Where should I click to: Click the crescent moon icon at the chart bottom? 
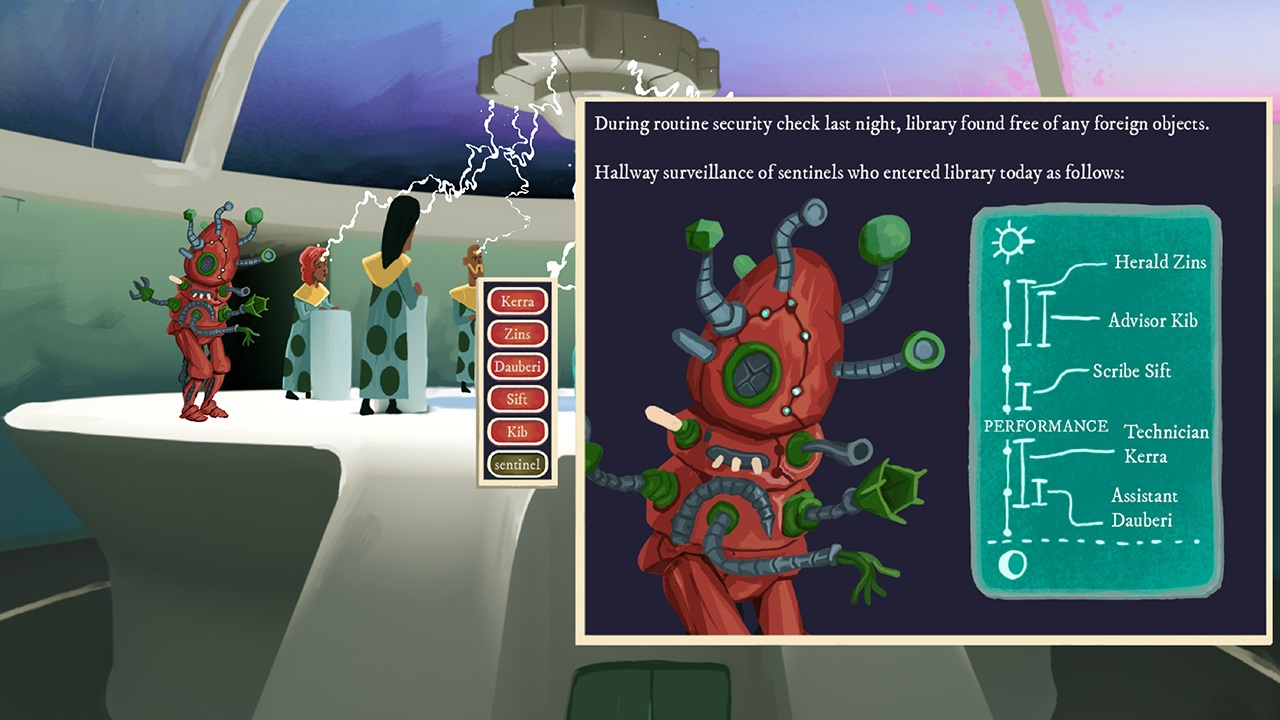(x=1012, y=564)
